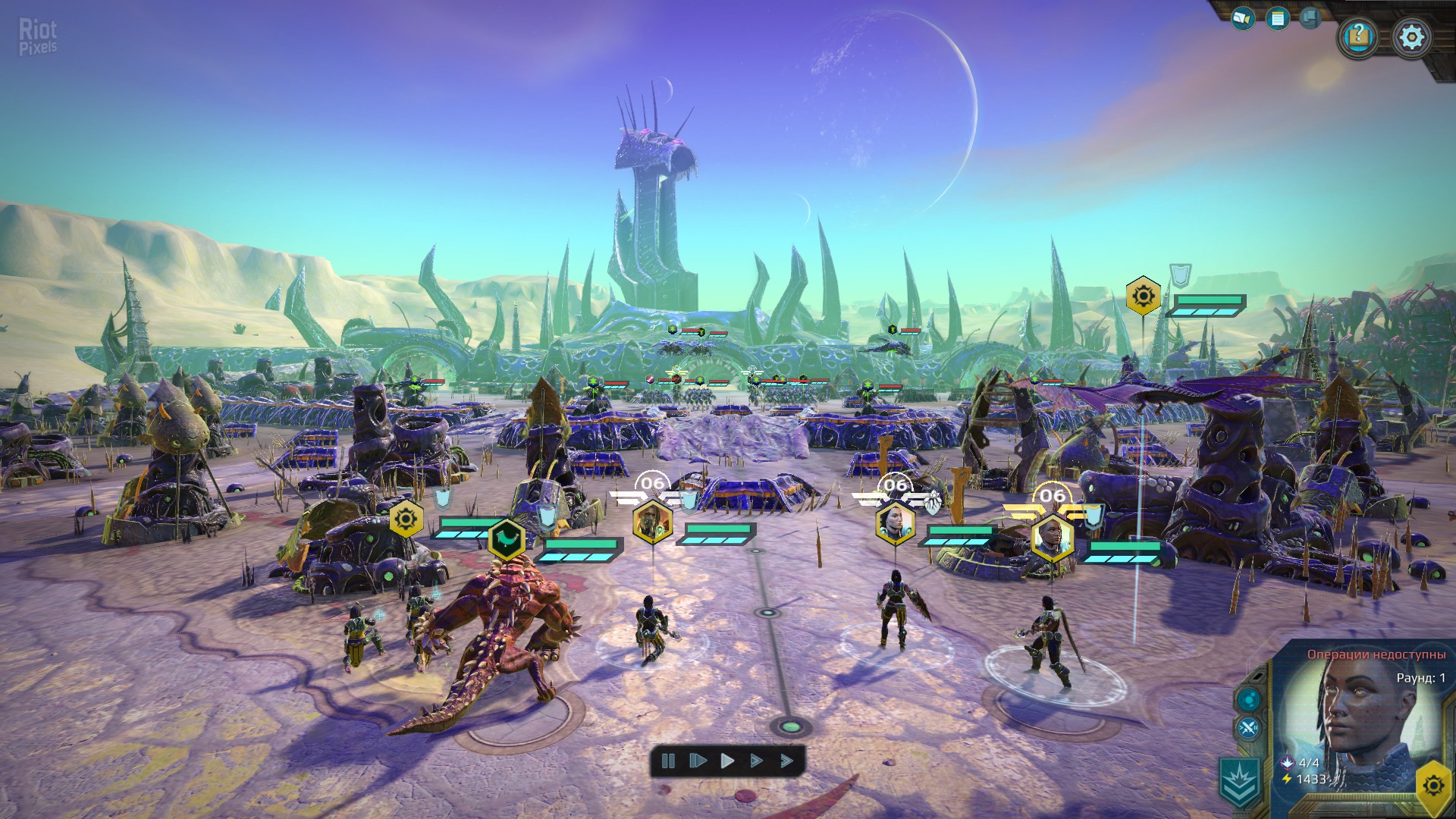1456x819 pixels.
Task: Select the fastest triple-chevron speed
Action: tap(786, 761)
